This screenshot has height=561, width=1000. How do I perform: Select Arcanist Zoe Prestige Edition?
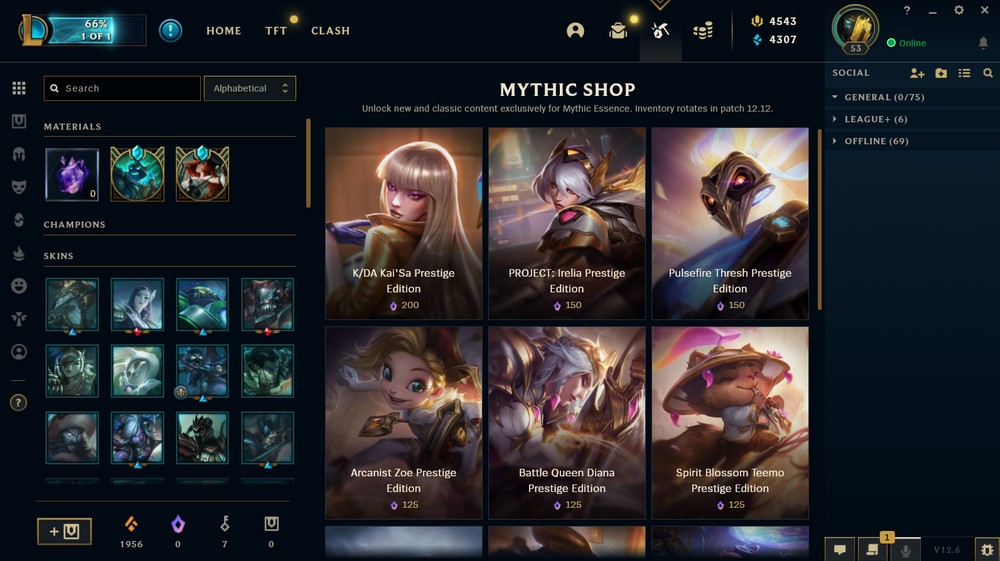click(404, 422)
